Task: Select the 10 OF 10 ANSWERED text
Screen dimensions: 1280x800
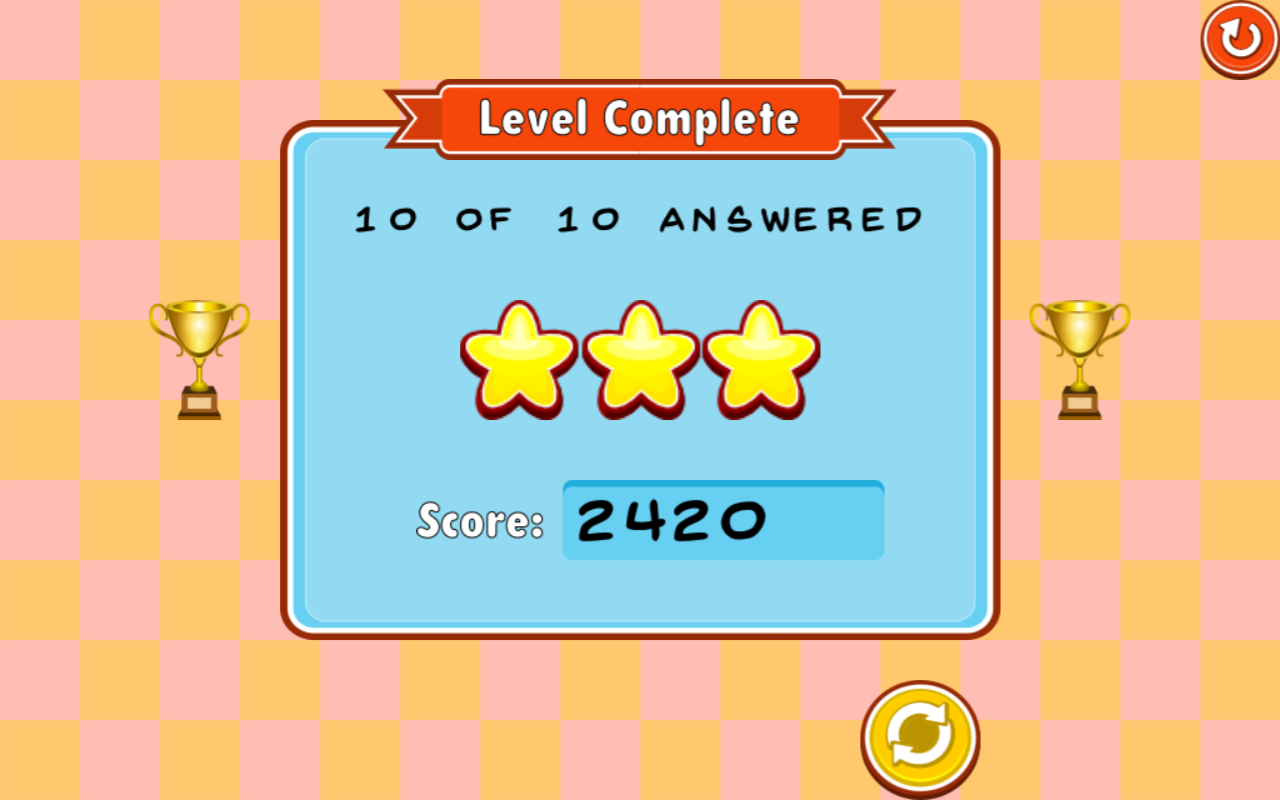Action: tap(638, 218)
